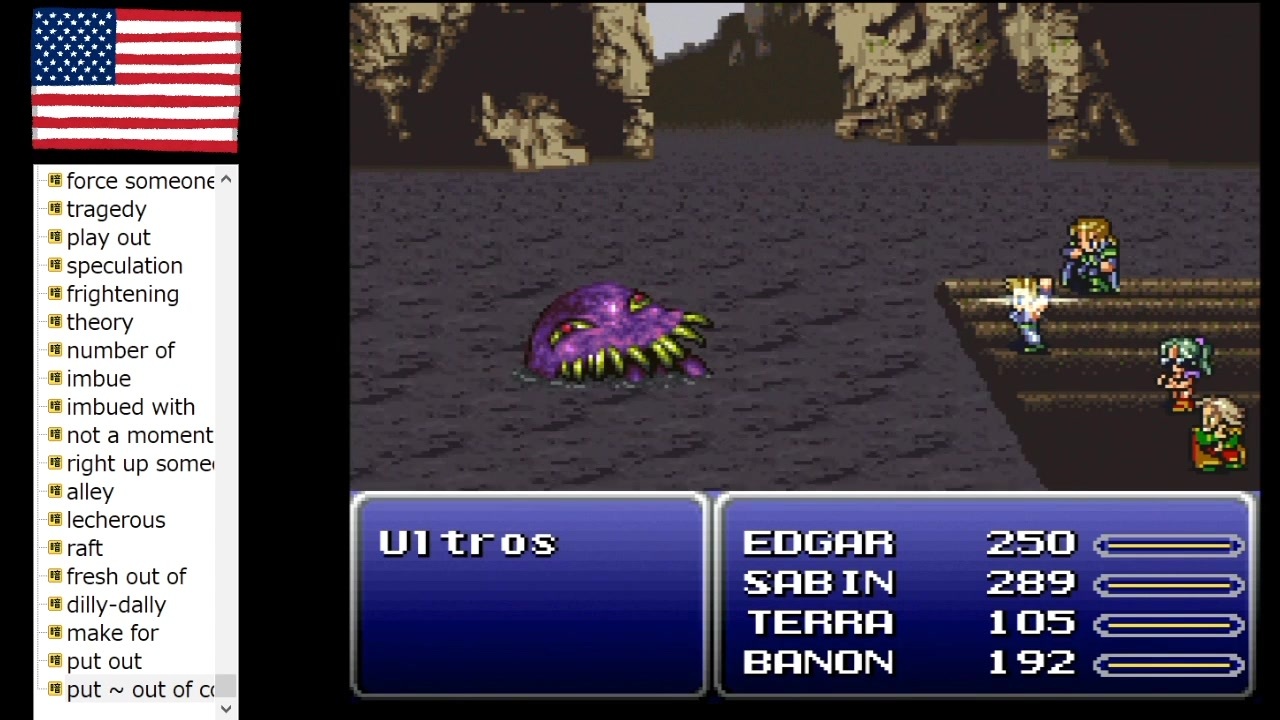Image resolution: width=1280 pixels, height=720 pixels.
Task: Click the dictionary icon beside "raft"
Action: pyautogui.click(x=54, y=548)
